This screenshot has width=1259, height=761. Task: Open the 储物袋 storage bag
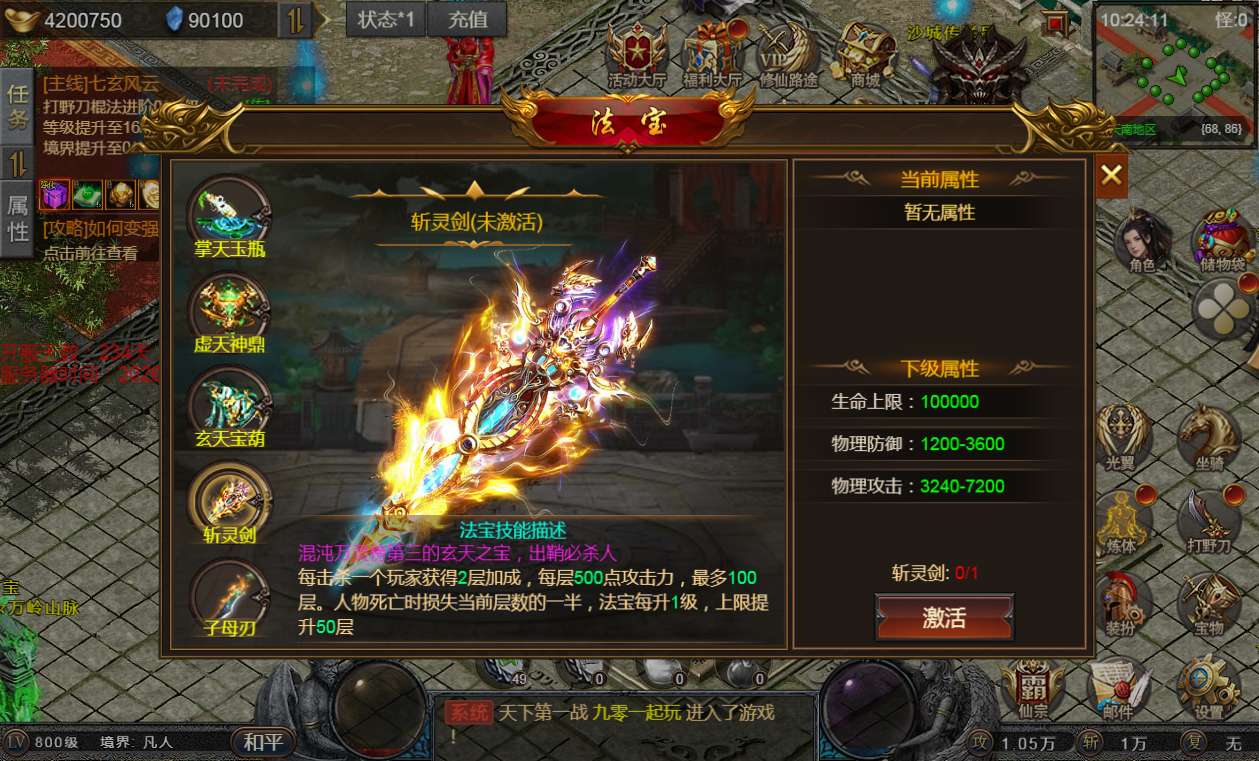click(x=1222, y=241)
